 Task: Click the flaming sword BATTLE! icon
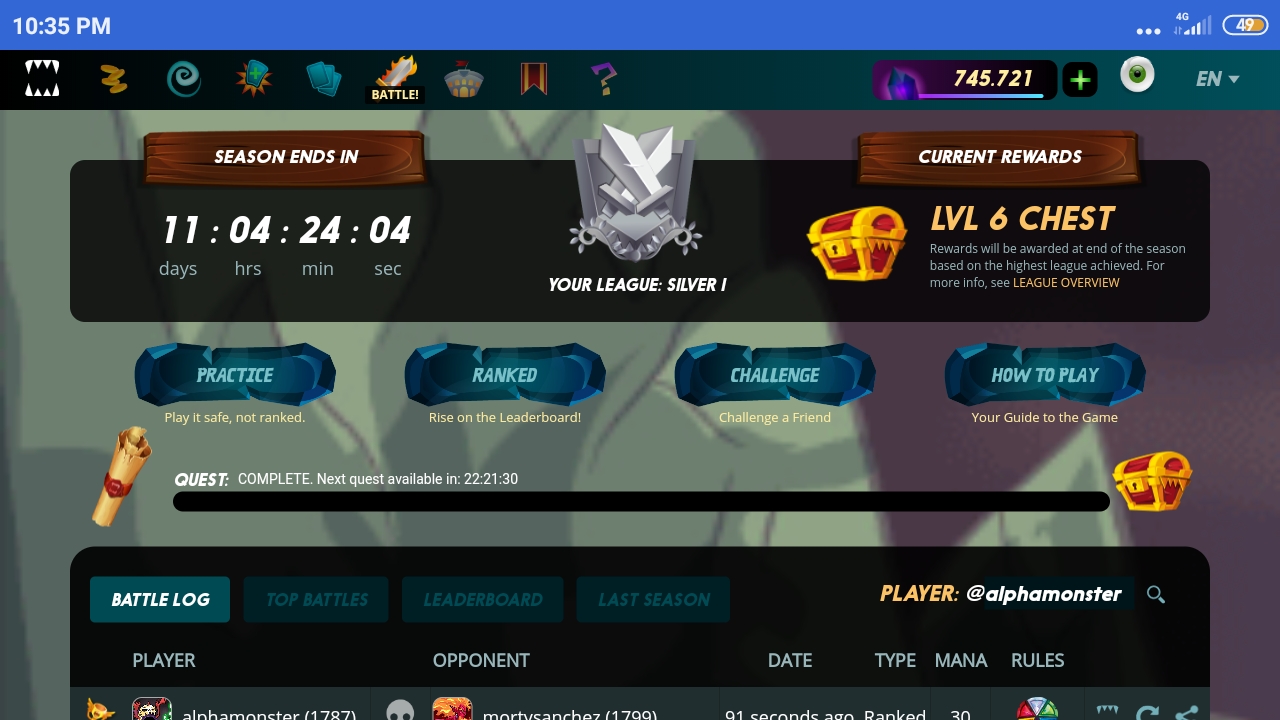(x=396, y=74)
